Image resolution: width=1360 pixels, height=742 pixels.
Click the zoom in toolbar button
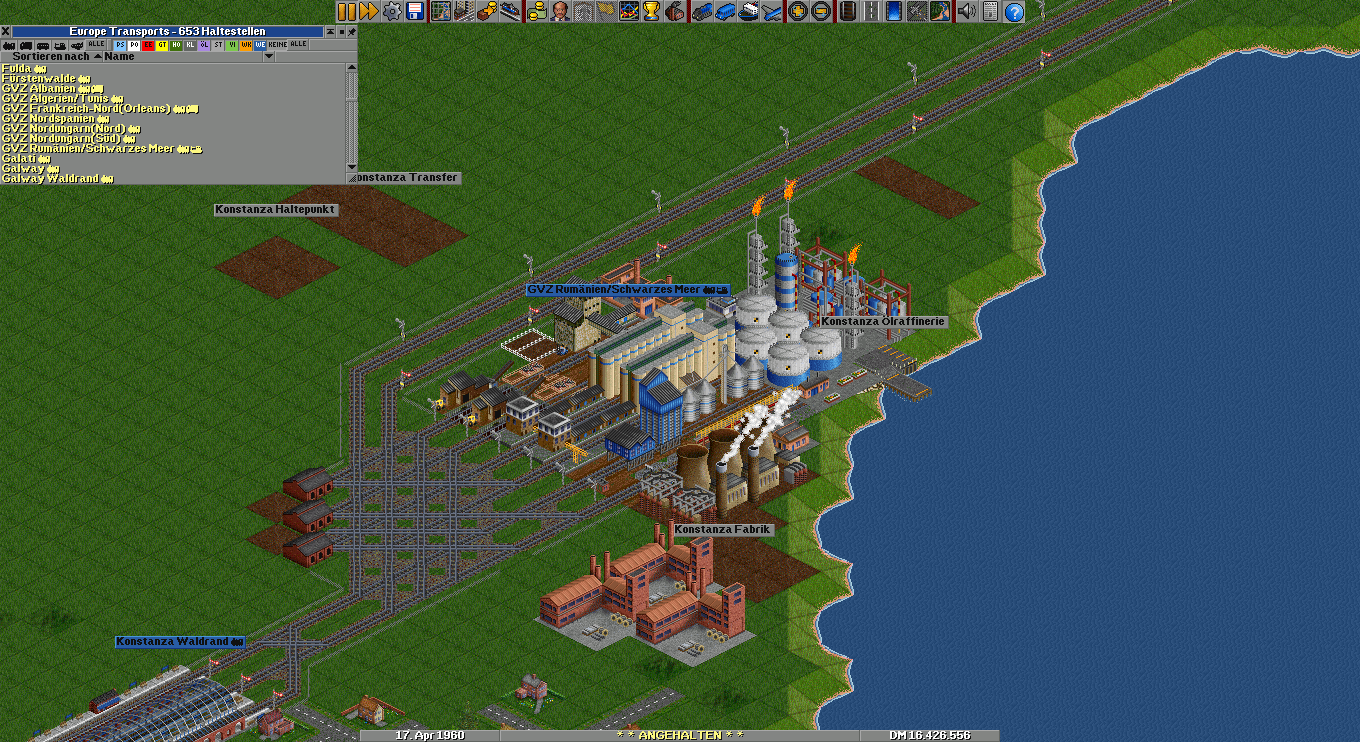[798, 11]
